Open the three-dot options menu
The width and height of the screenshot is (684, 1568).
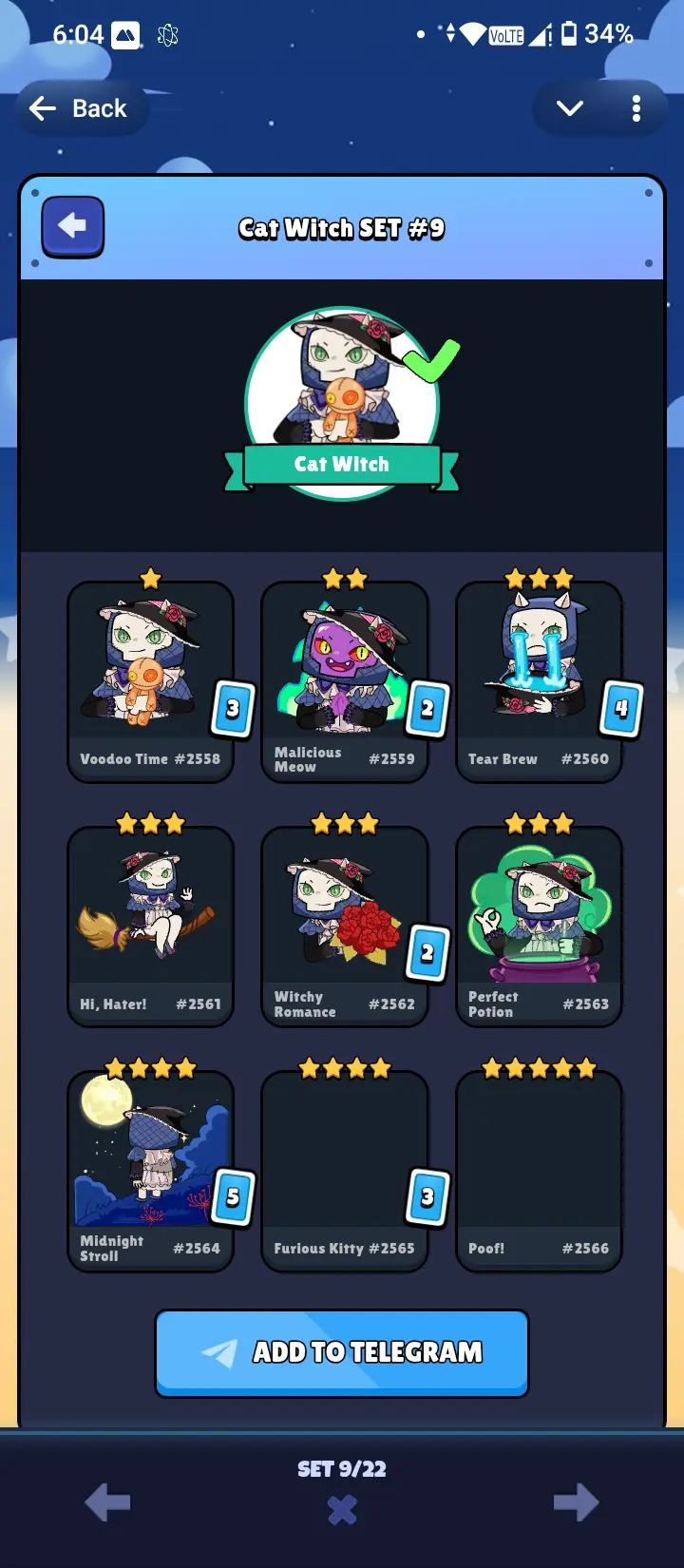[636, 109]
